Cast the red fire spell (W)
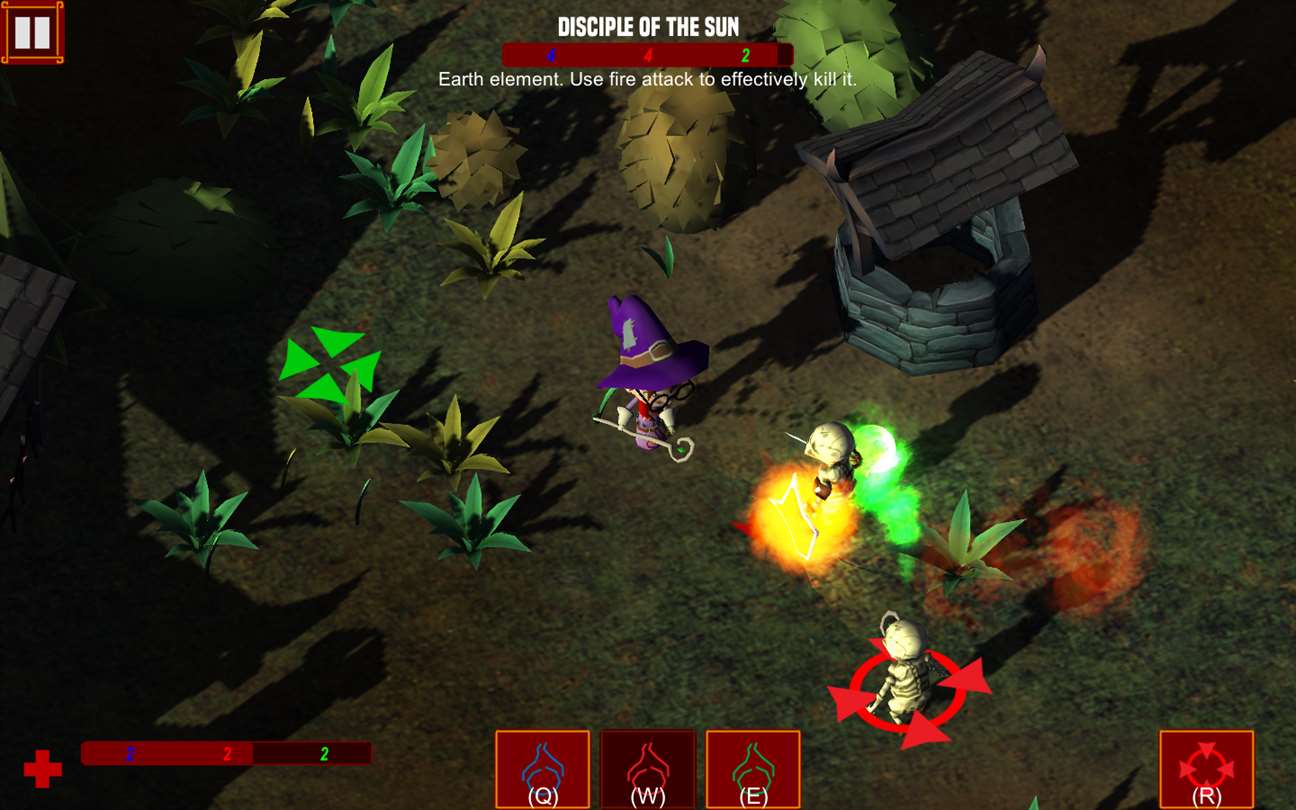Image resolution: width=1296 pixels, height=810 pixels. (648, 769)
